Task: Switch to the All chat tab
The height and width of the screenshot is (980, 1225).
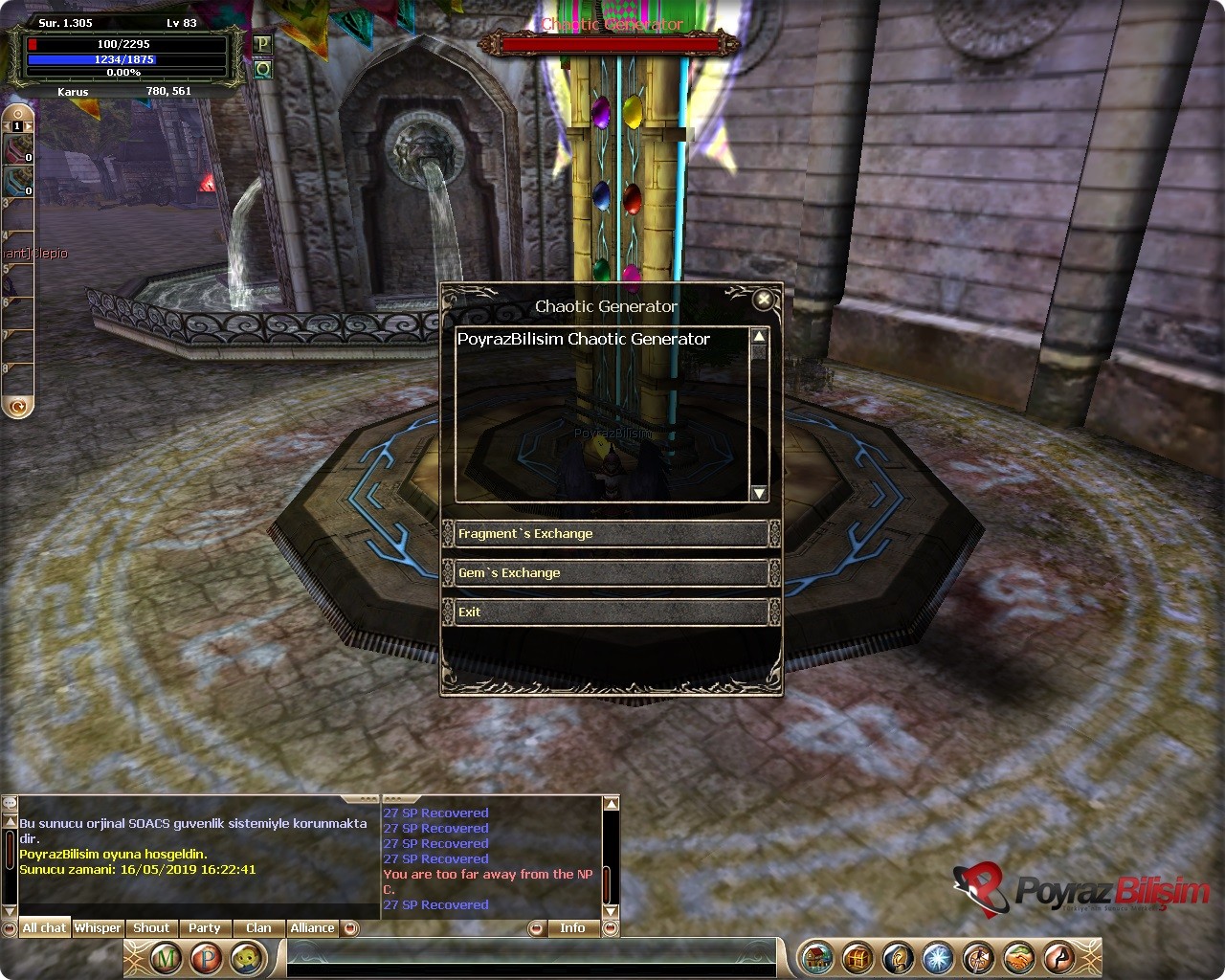Action: [x=44, y=928]
